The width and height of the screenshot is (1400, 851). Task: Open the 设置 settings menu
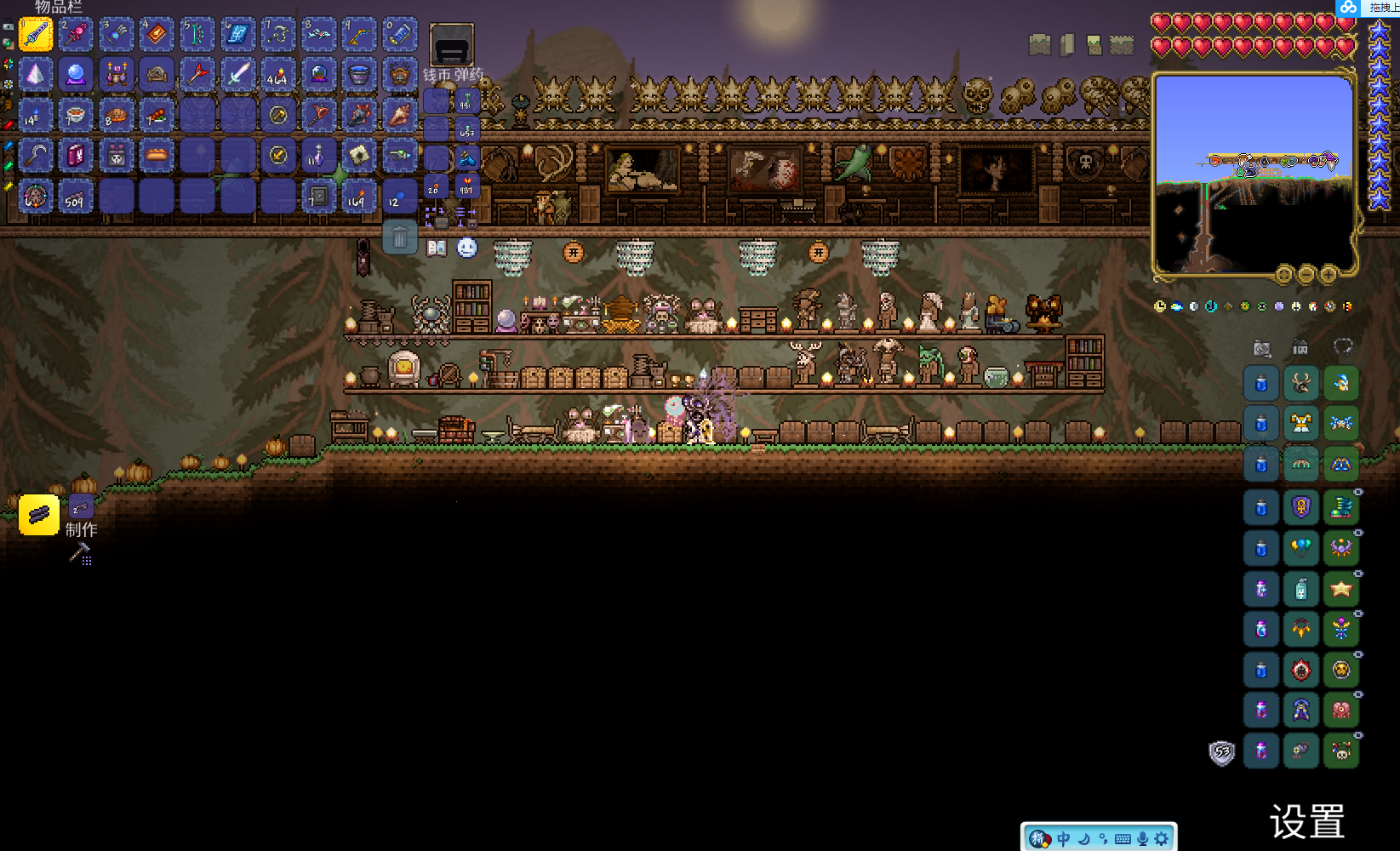point(1306,822)
